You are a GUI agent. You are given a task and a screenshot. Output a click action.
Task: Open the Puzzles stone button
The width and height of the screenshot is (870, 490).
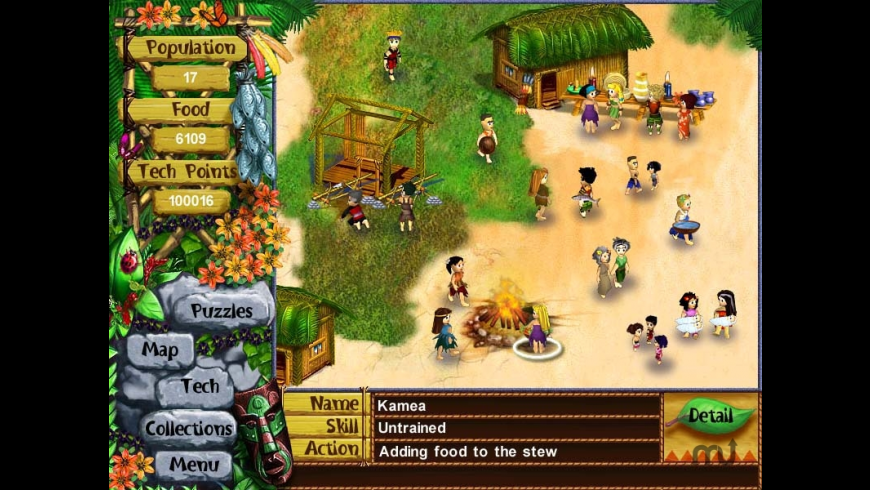(221, 311)
